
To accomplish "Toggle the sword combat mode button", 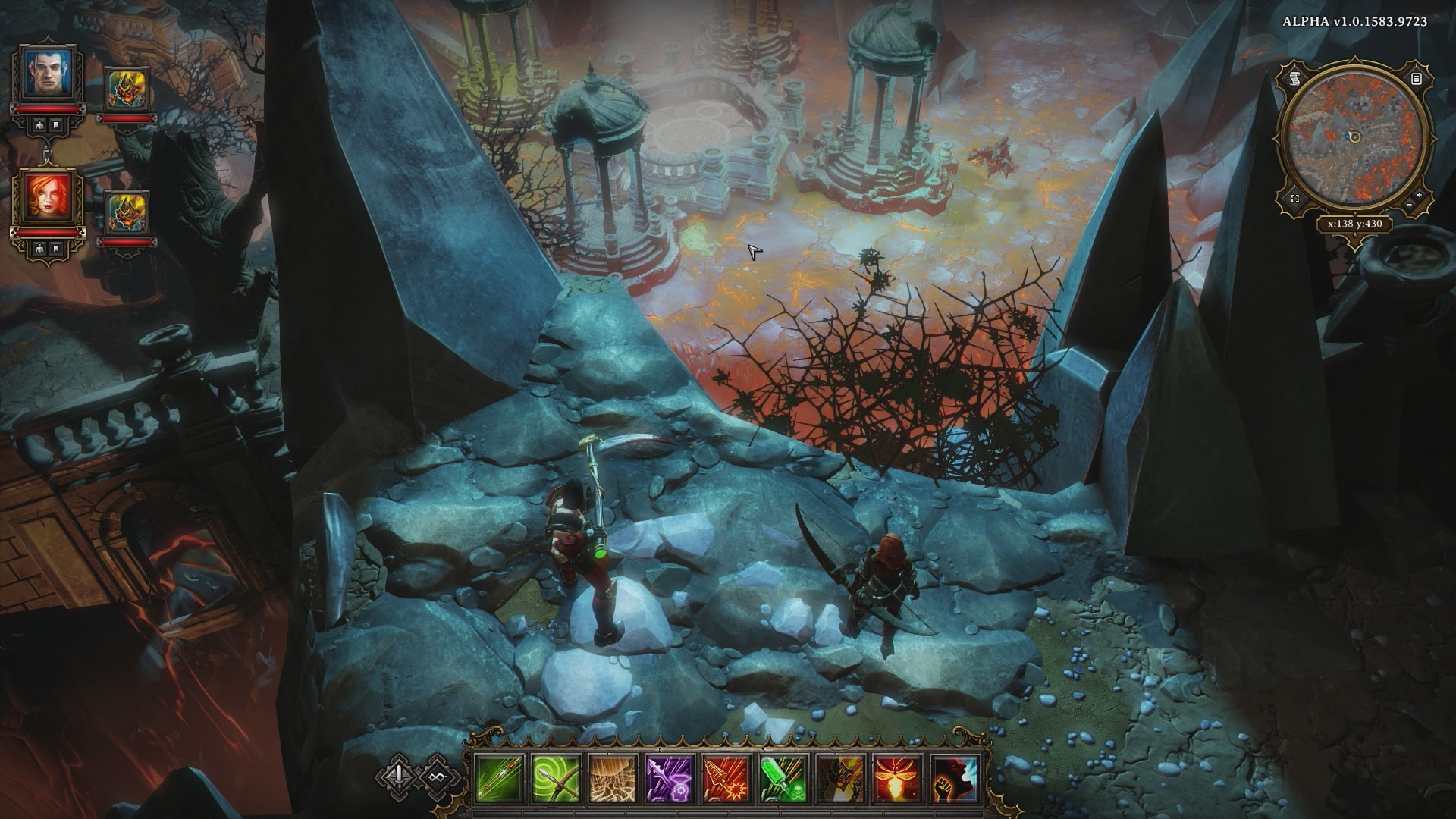I will pyautogui.click(x=400, y=777).
